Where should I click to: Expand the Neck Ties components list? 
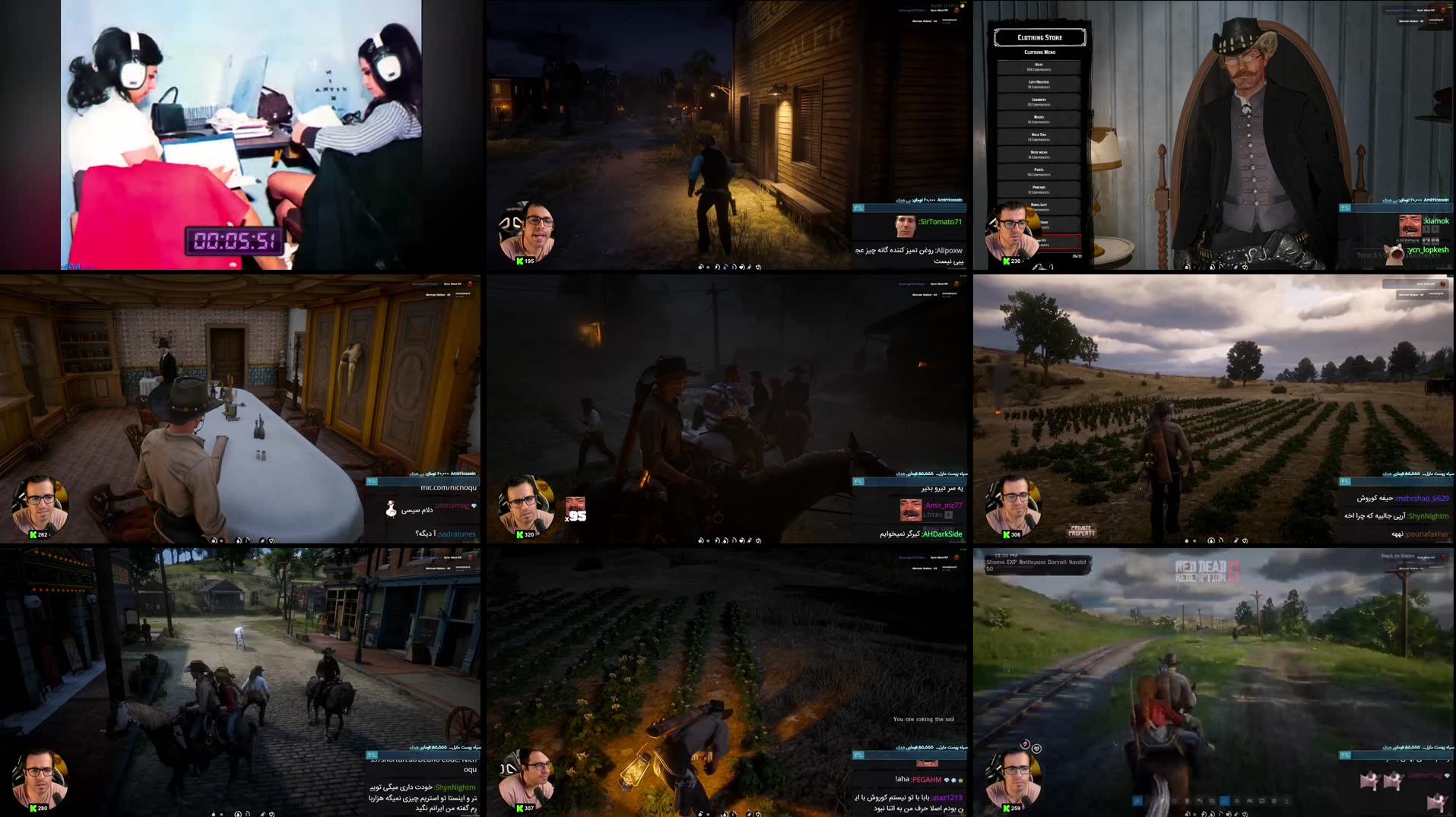point(1040,135)
